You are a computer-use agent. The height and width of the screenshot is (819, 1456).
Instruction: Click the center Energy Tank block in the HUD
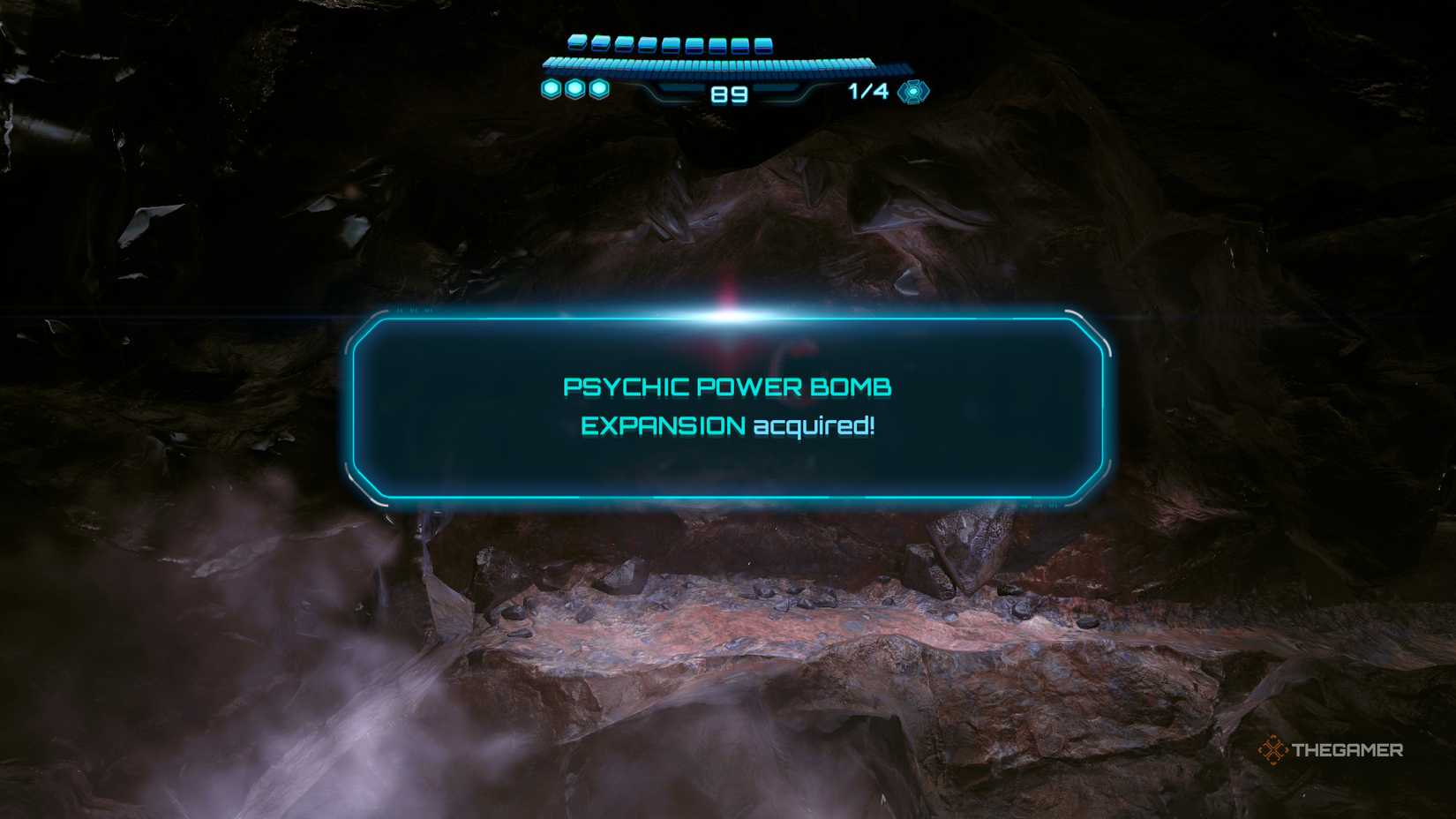click(x=671, y=43)
